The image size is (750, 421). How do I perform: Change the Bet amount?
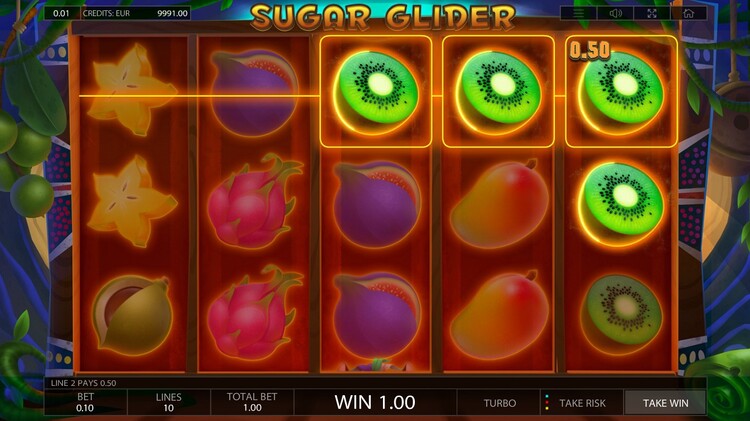(85, 402)
